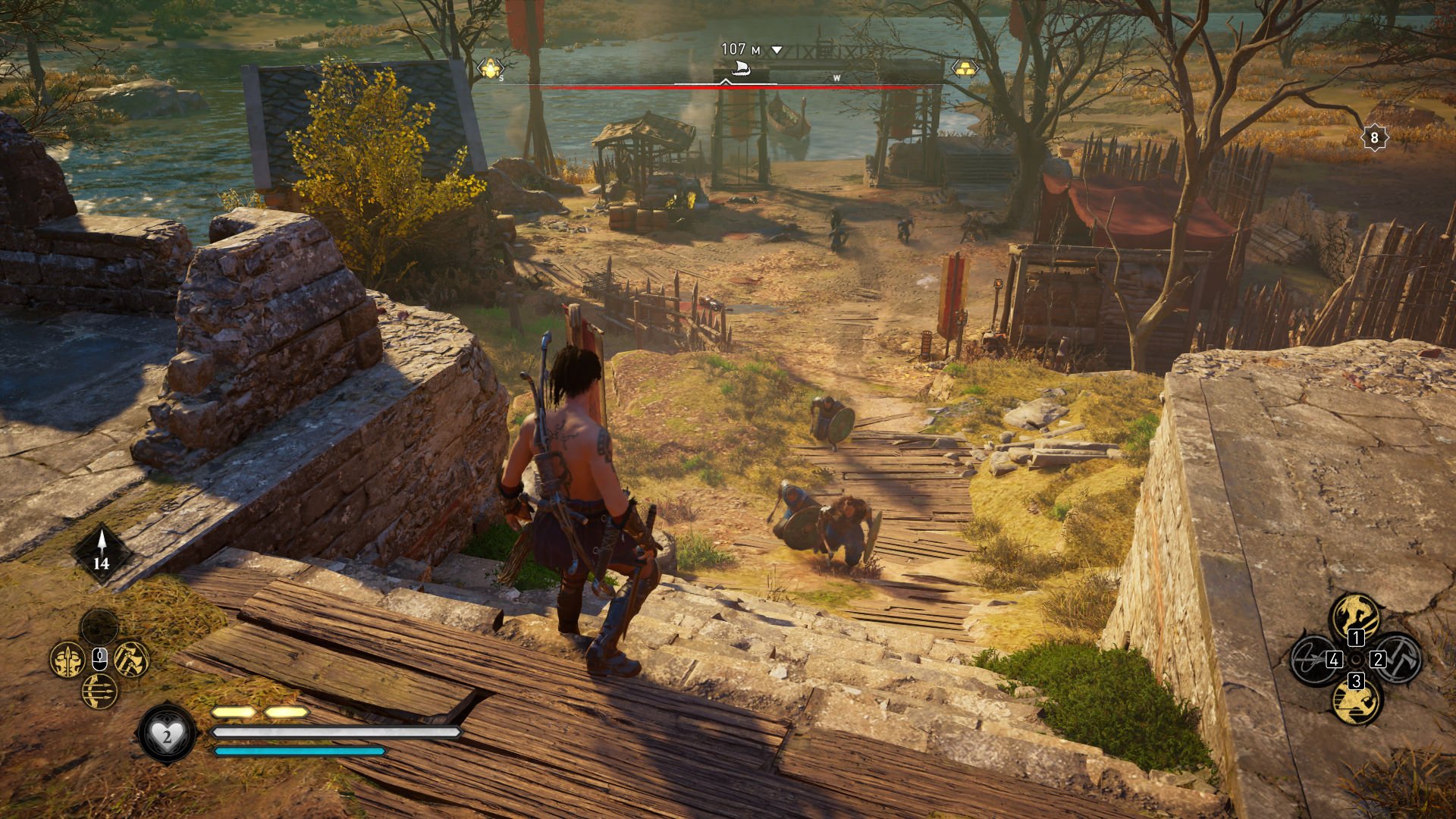Screen dimensions: 1456x819
Task: Trigger the harpoon ability in slot 4
Action: (1313, 658)
